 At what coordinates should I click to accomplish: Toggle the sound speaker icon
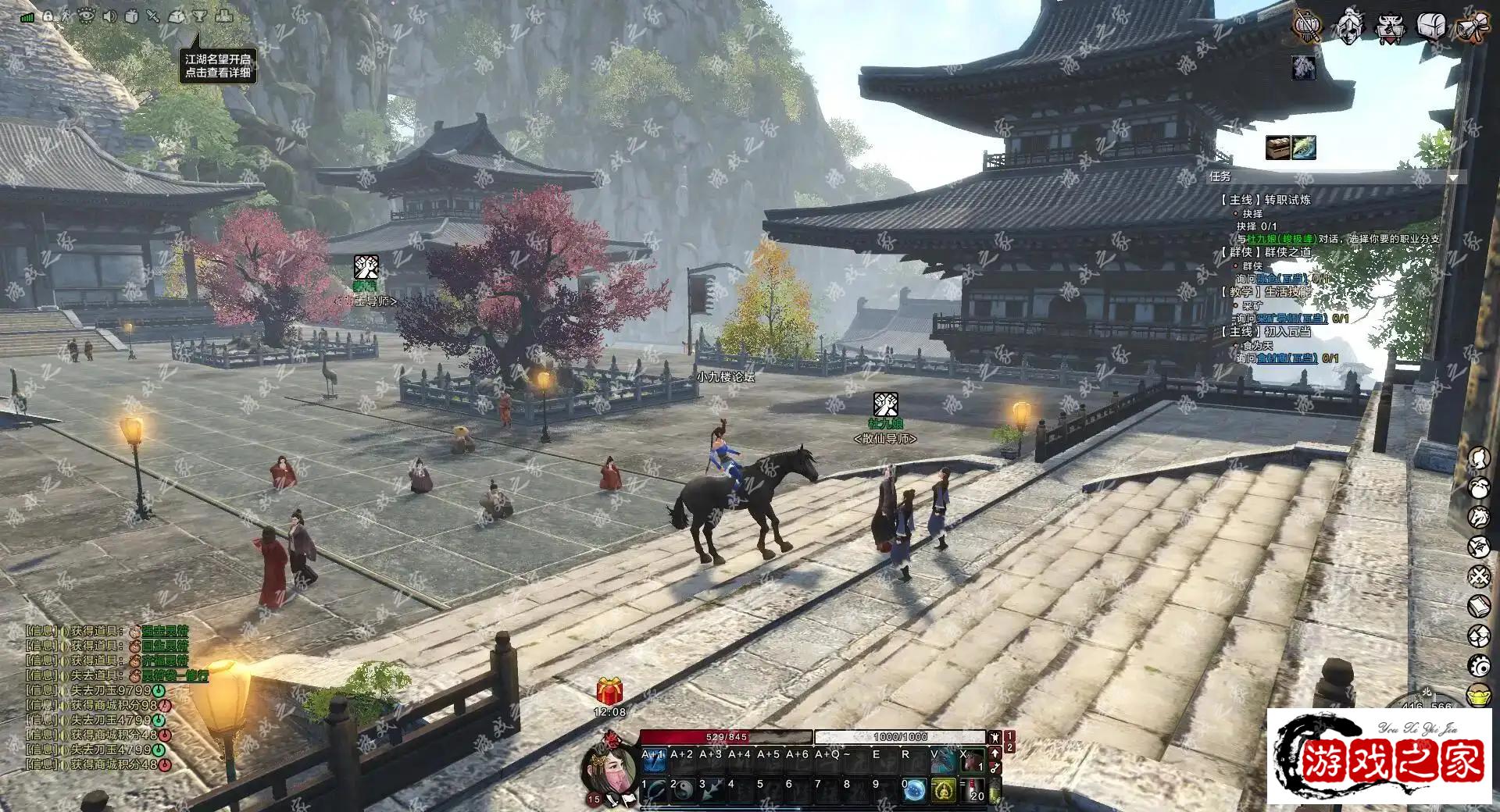[109, 16]
